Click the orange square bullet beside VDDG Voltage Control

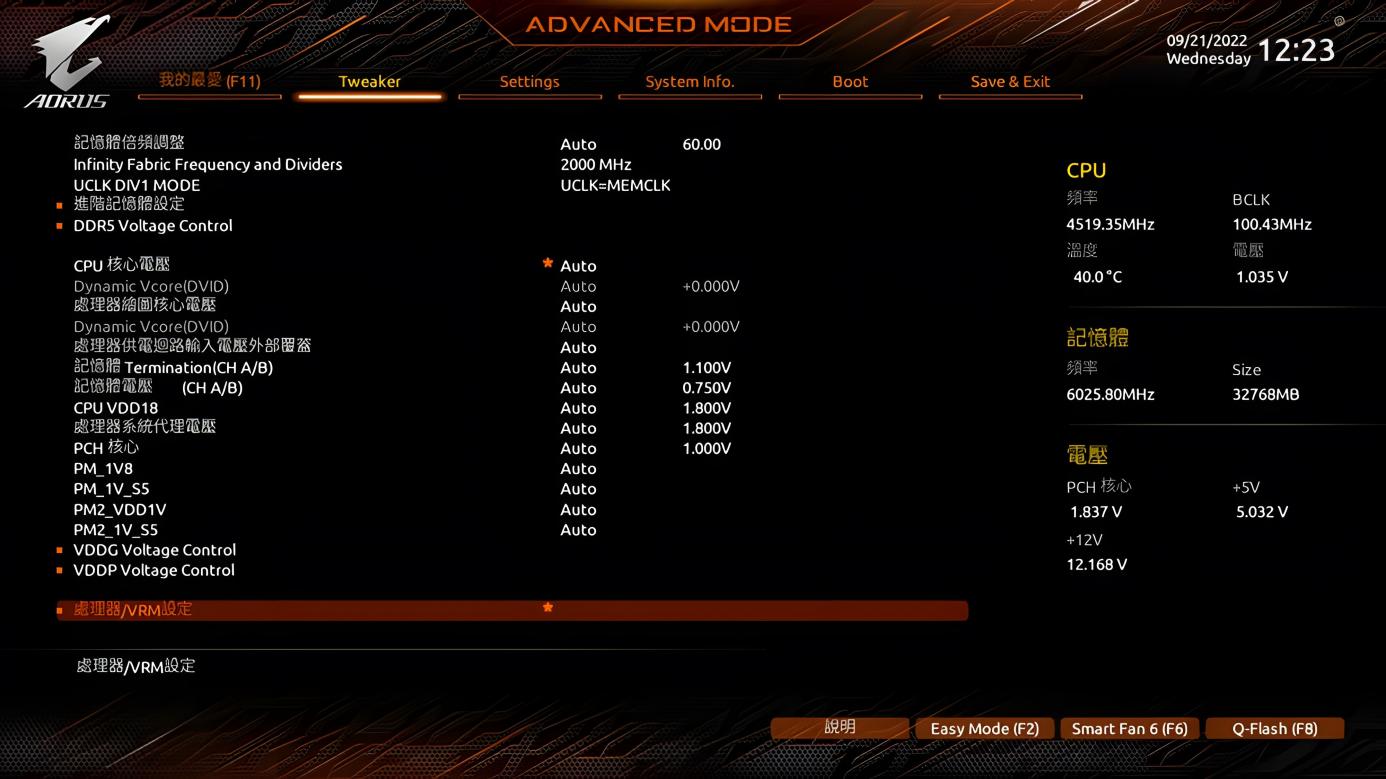click(x=58, y=550)
